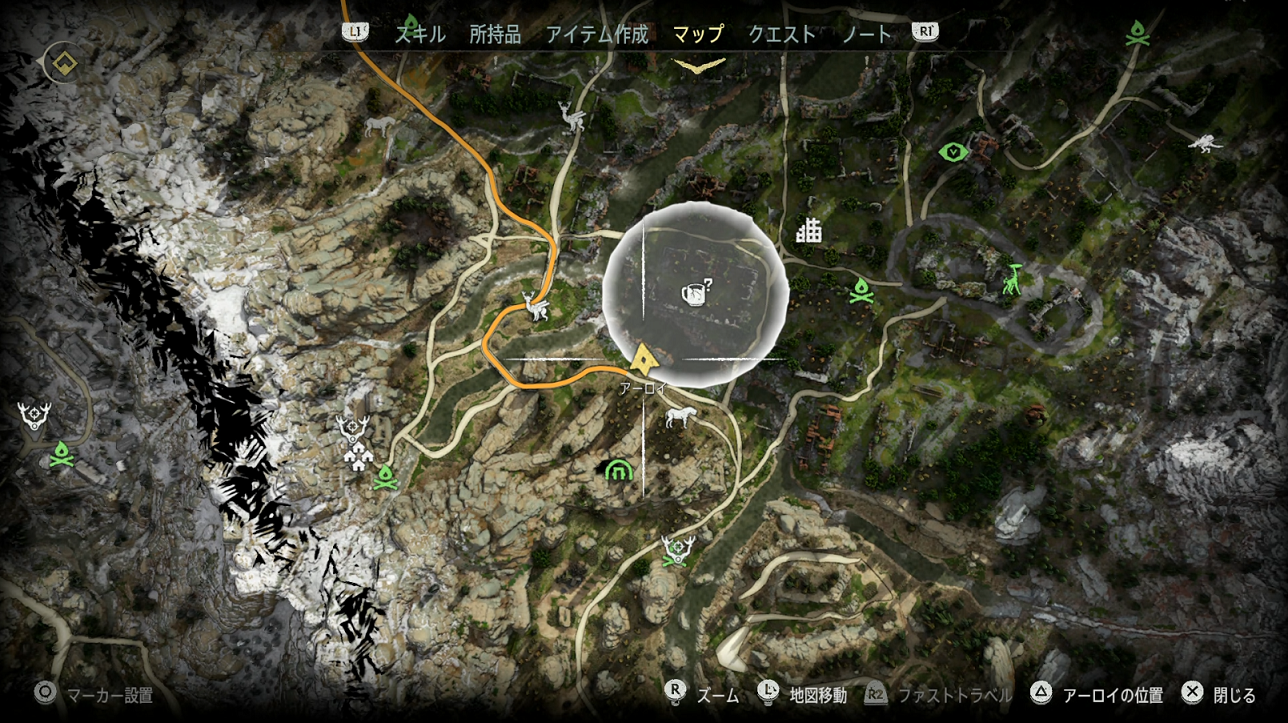Click the campfire marker beside the long-necked machine
This screenshot has width=1288, height=723.
tap(861, 292)
